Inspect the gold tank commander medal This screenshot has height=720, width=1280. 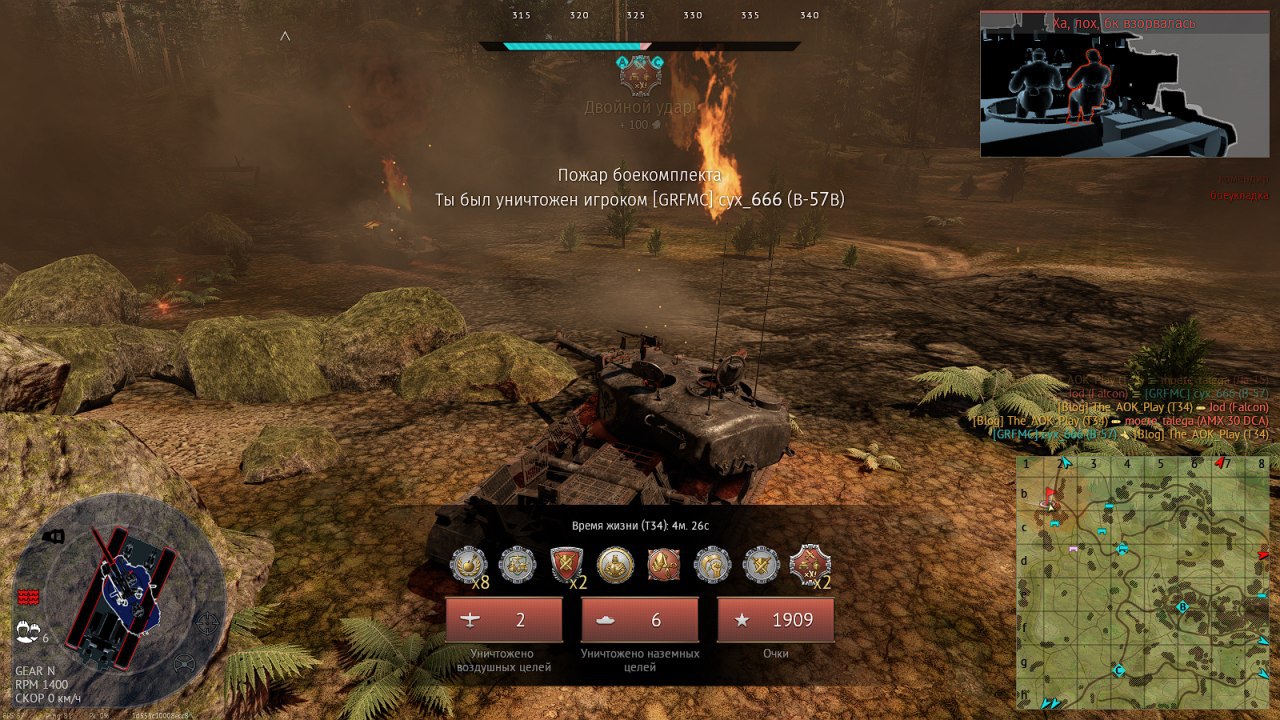coord(615,565)
